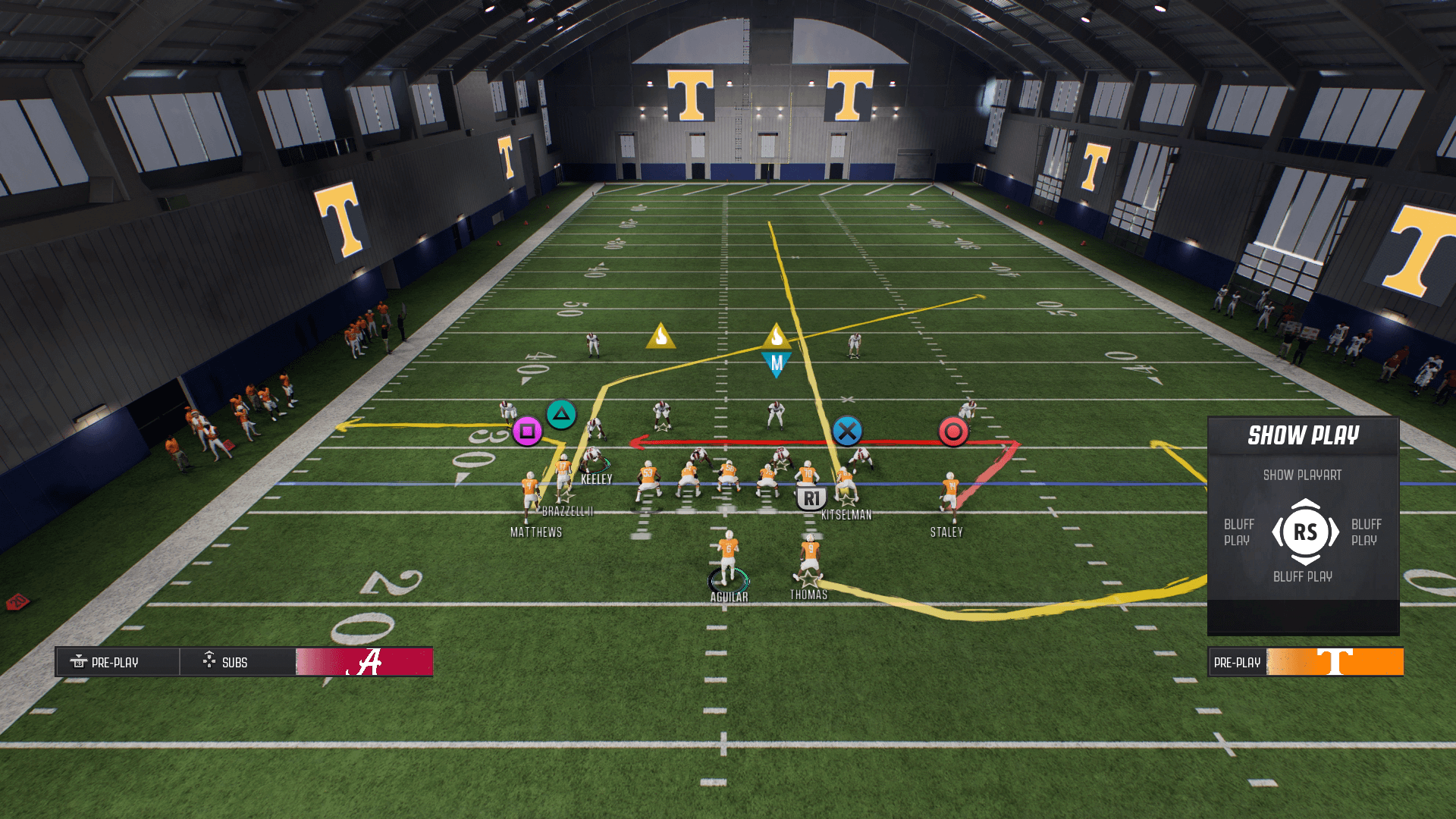The height and width of the screenshot is (819, 1456).
Task: Click the Show Play panel header
Action: coord(1303,436)
